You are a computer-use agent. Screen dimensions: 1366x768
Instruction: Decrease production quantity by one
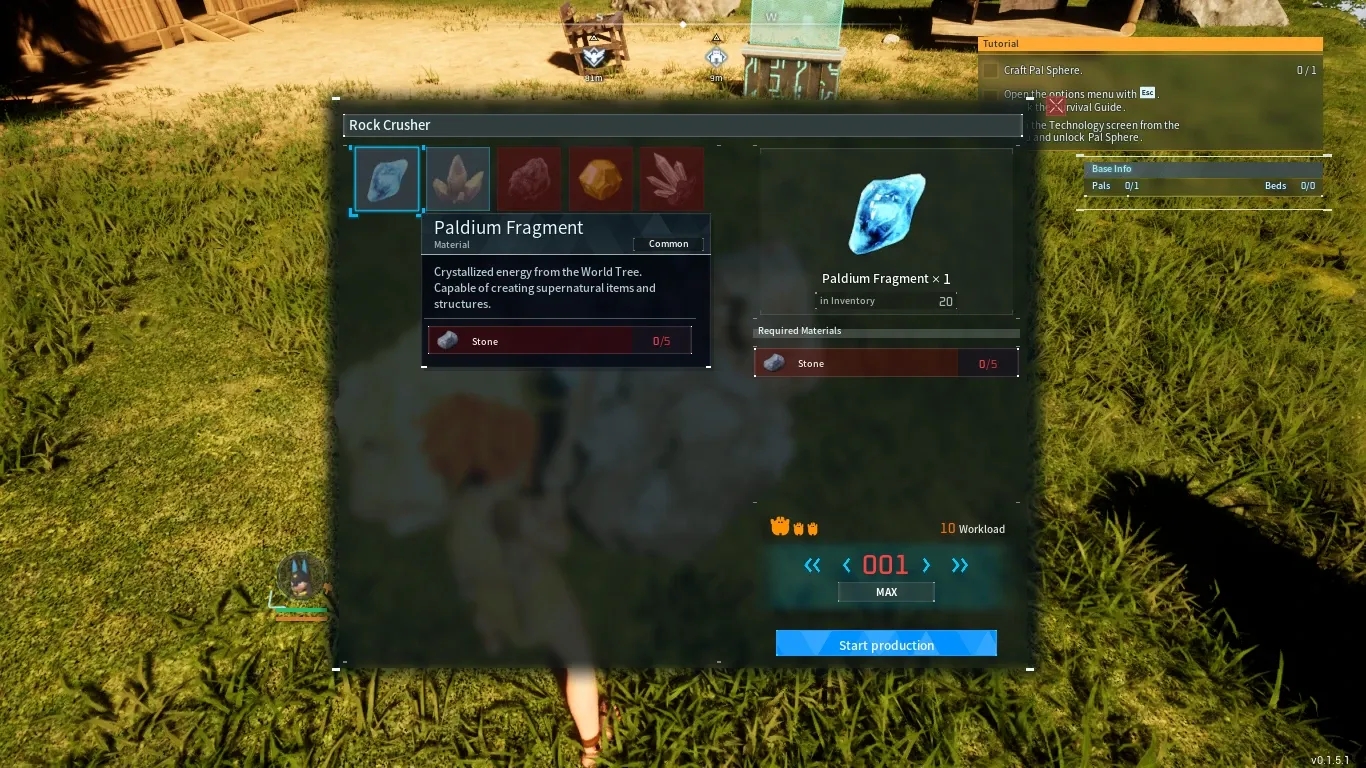tap(847, 565)
